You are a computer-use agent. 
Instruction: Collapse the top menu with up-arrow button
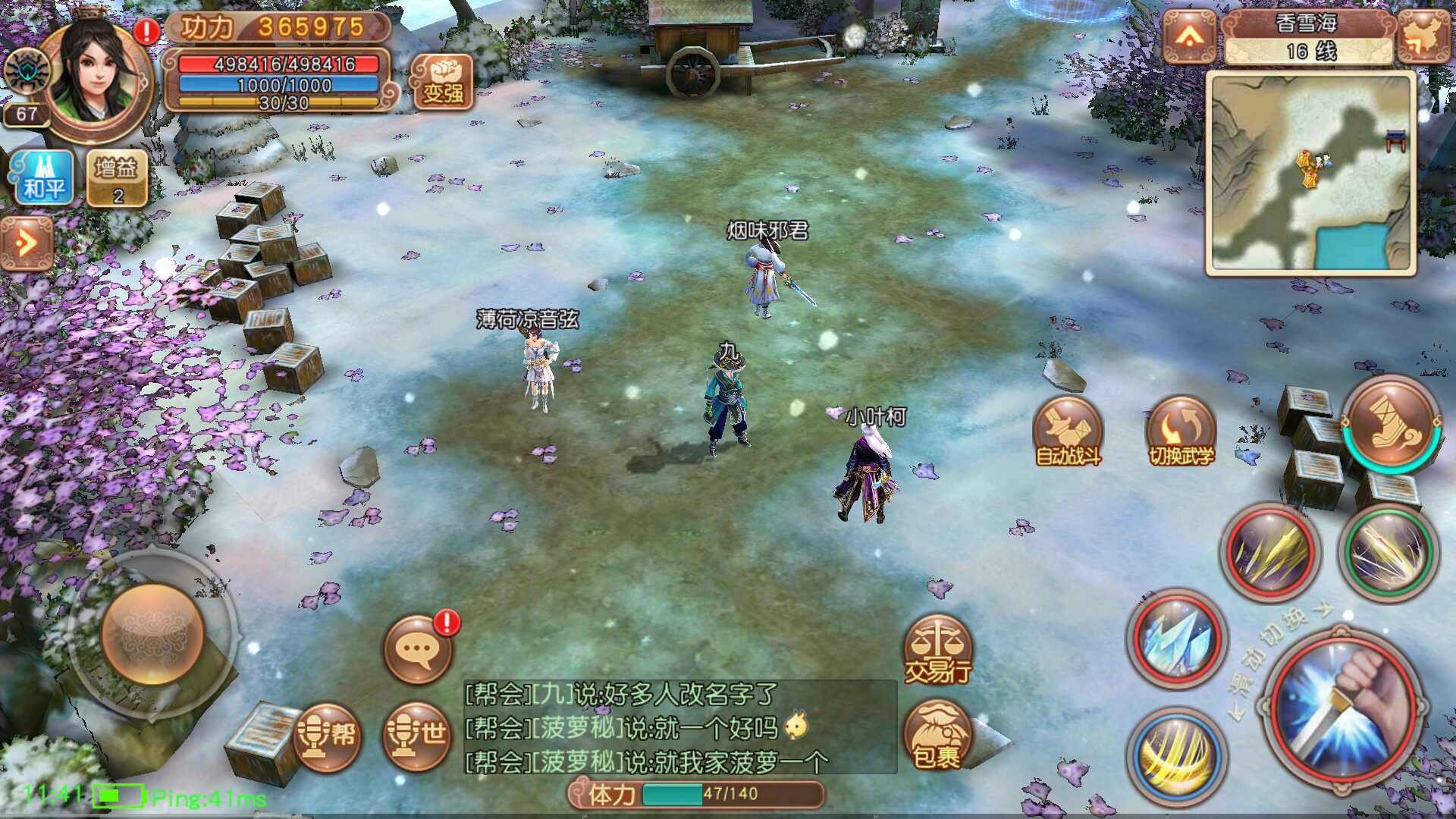click(x=1189, y=36)
